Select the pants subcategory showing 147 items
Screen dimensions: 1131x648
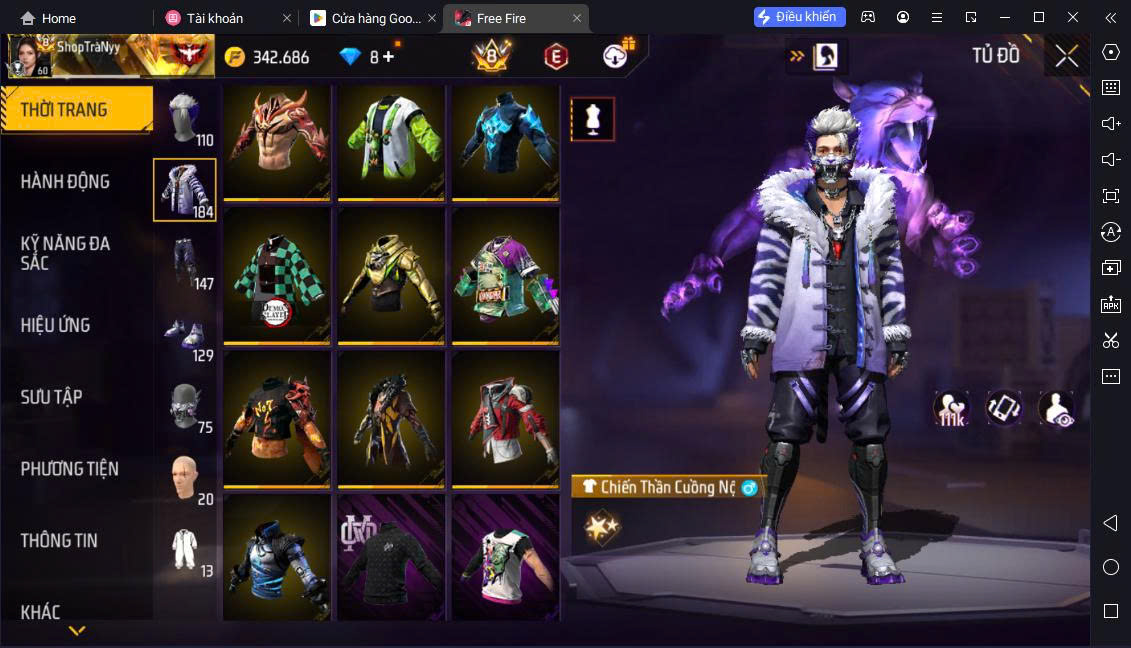(x=185, y=261)
